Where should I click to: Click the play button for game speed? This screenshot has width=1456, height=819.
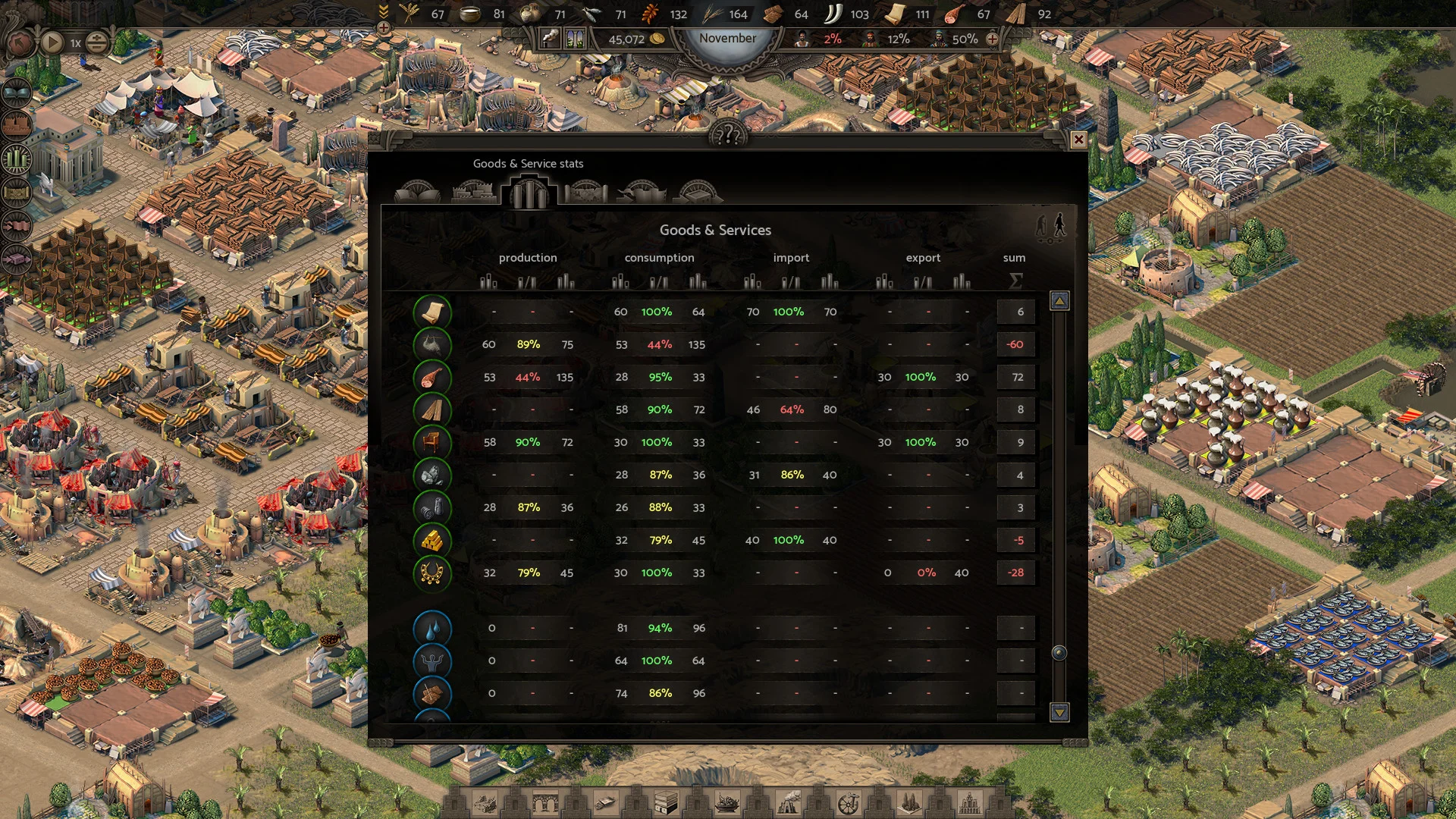(x=52, y=42)
